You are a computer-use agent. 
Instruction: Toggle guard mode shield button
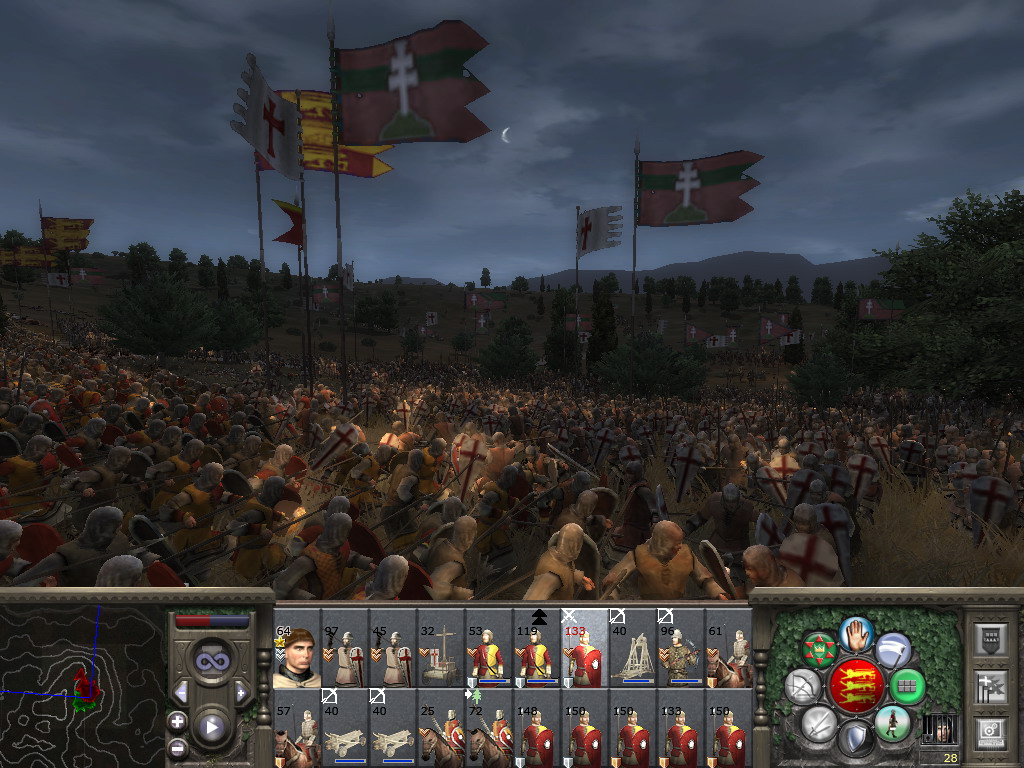coord(855,739)
